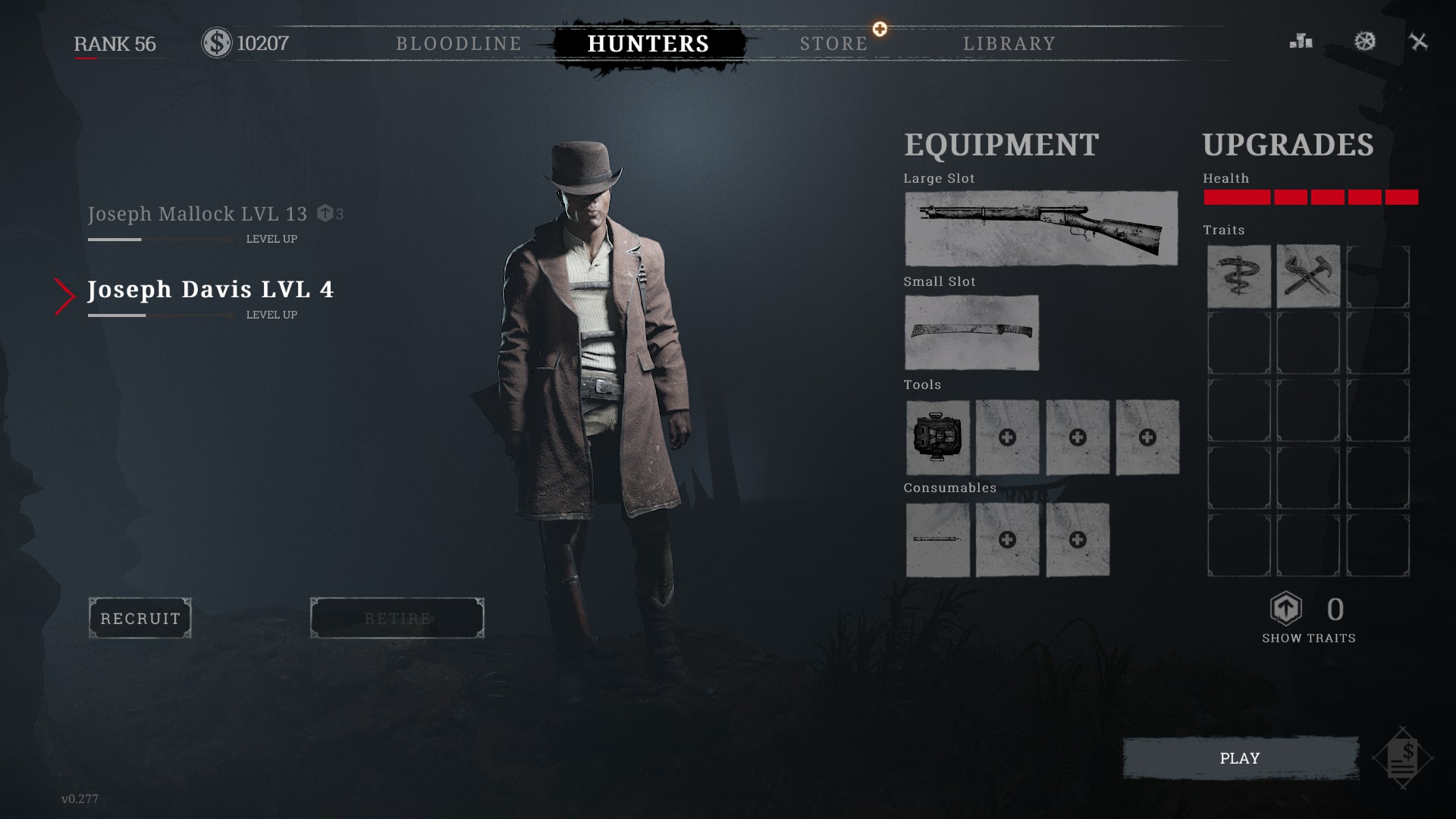Screen dimensions: 1456x819
Task: Open the settings wheel icon
Action: pos(1365,42)
